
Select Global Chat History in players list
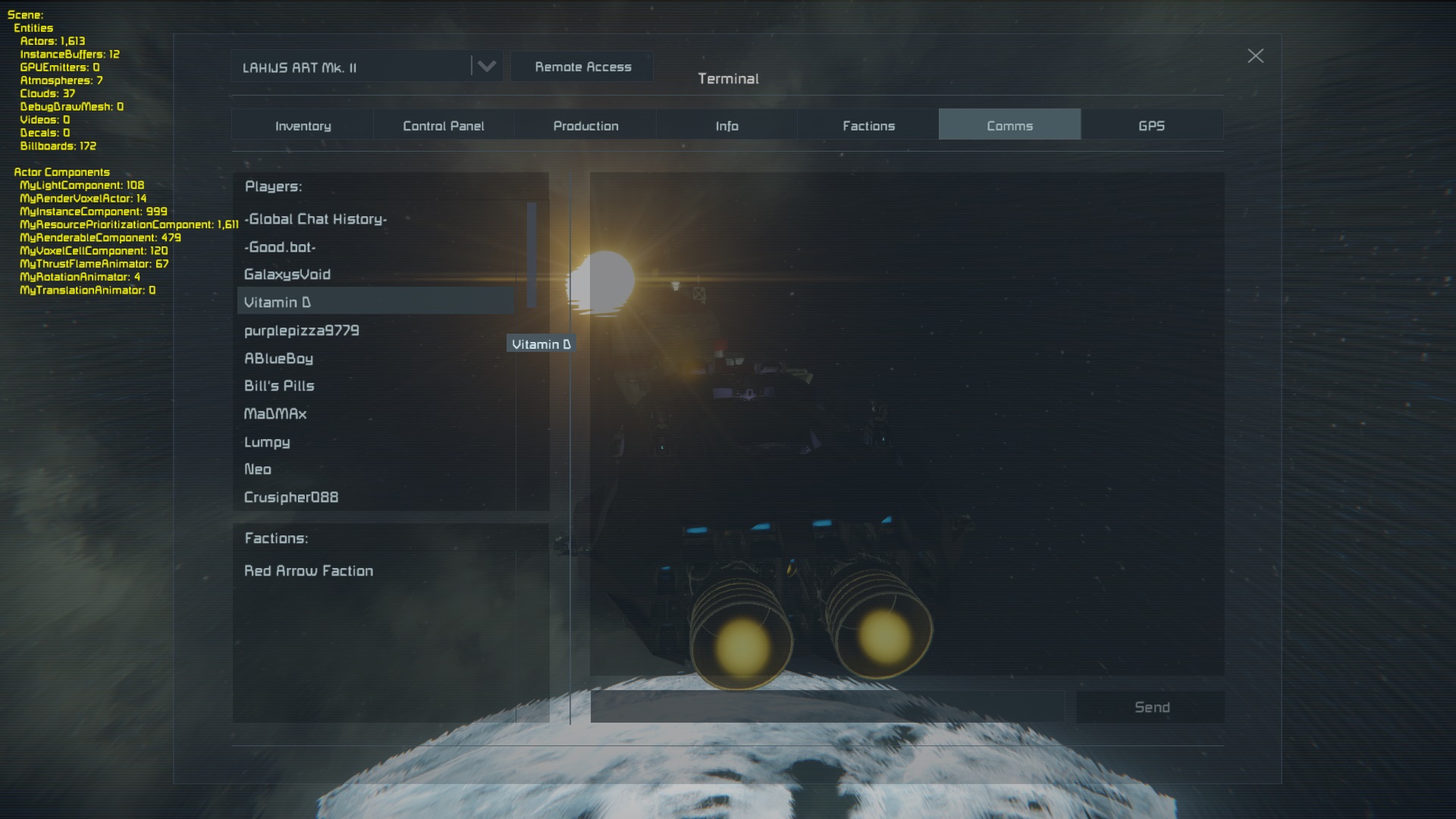(315, 219)
